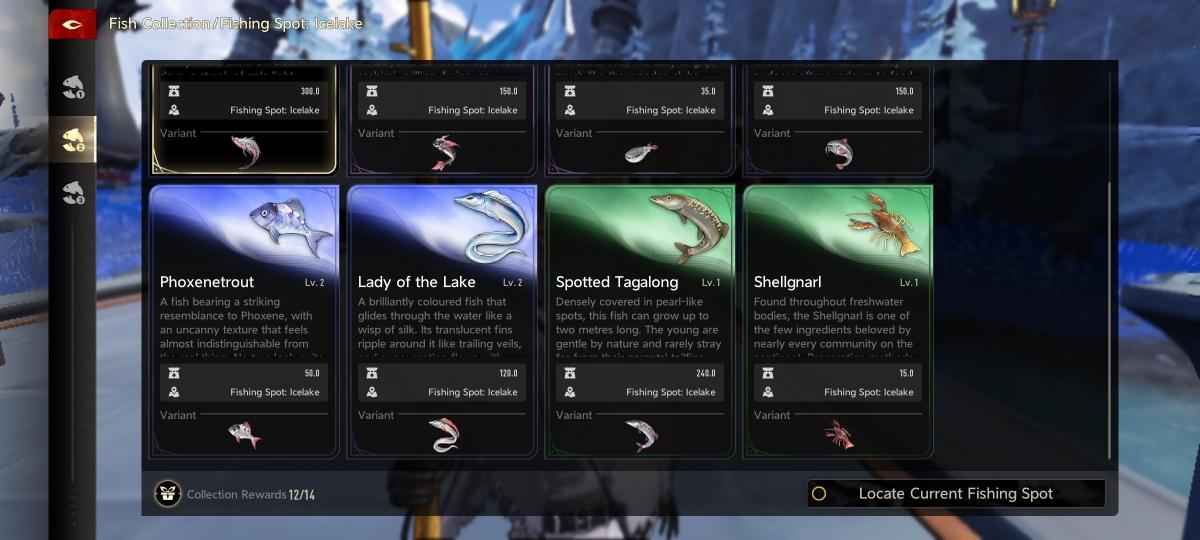
Task: Select the second fish category tab
Action: [x=73, y=140]
